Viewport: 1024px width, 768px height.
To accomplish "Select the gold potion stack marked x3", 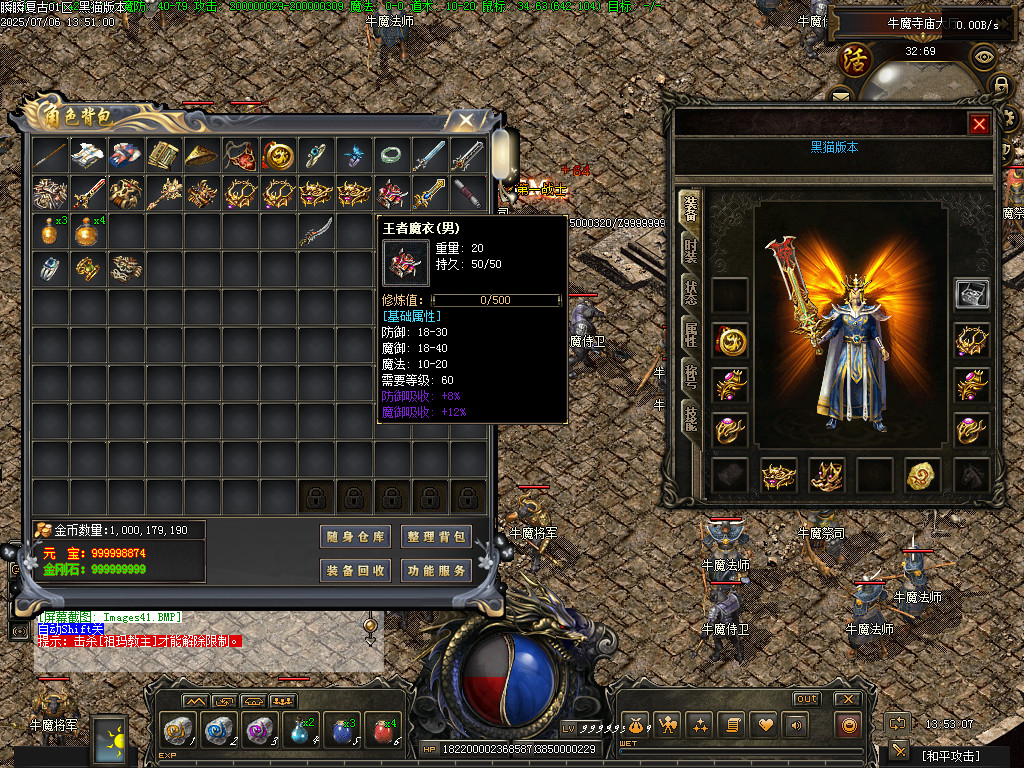I will point(49,231).
